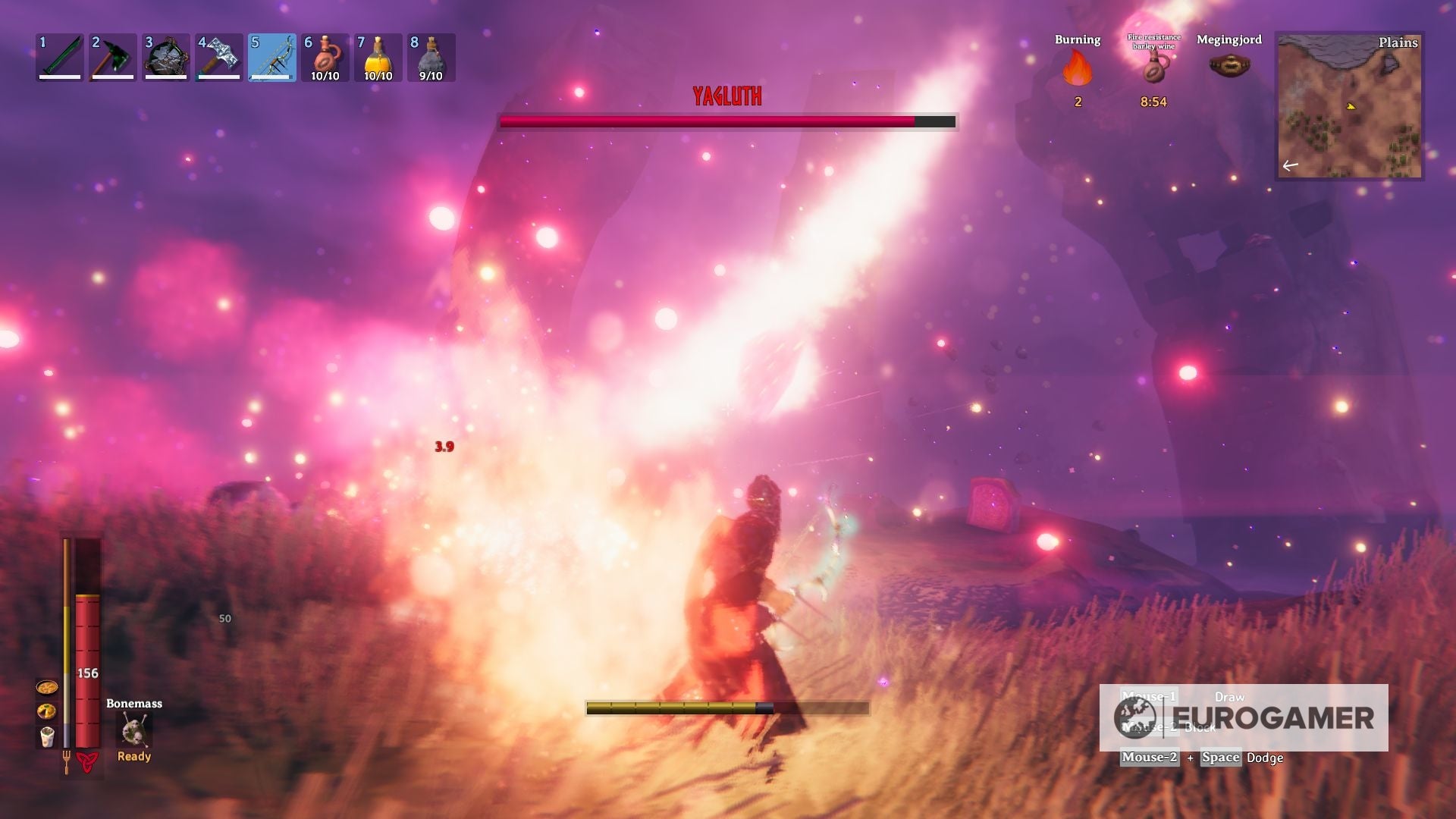Screen dimensions: 1456x819
Task: Select the shield in hotbar slot 3
Action: tap(218, 57)
